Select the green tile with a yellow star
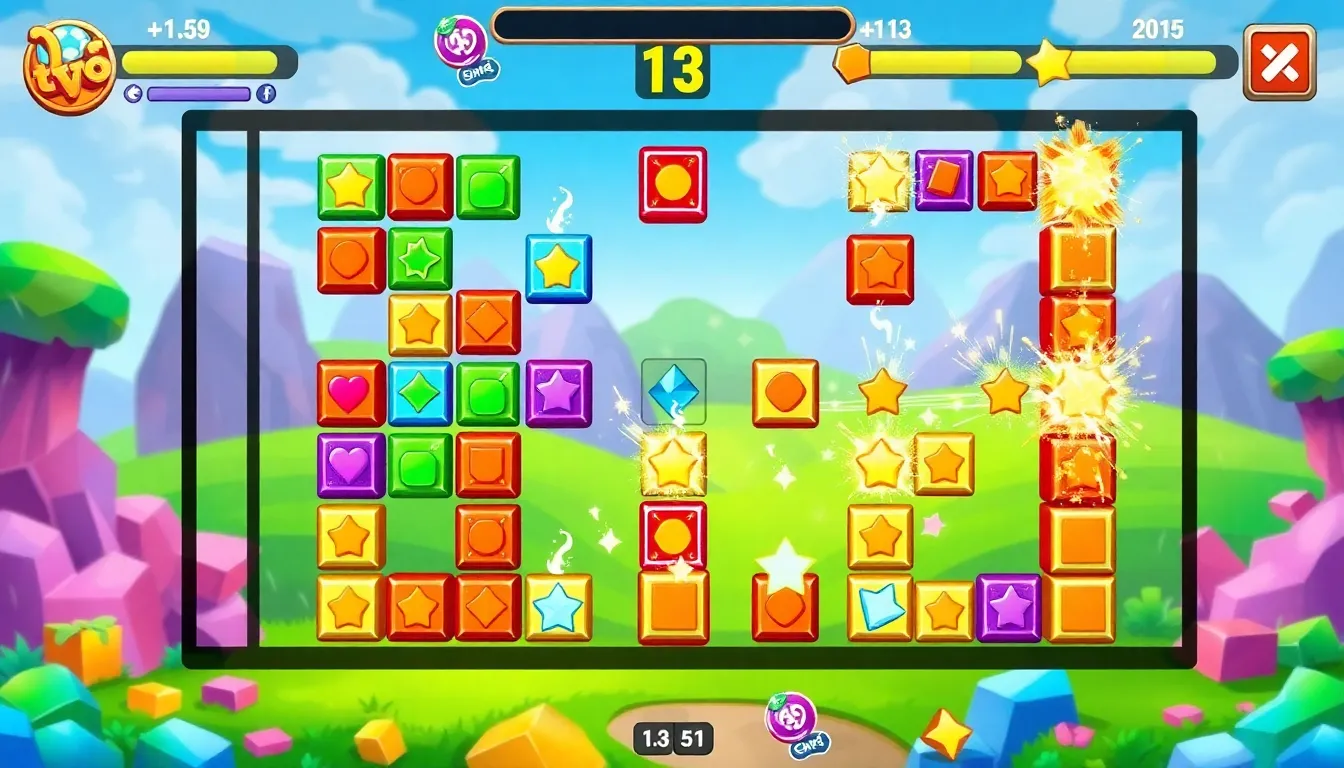Viewport: 1344px width, 768px height. click(350, 187)
